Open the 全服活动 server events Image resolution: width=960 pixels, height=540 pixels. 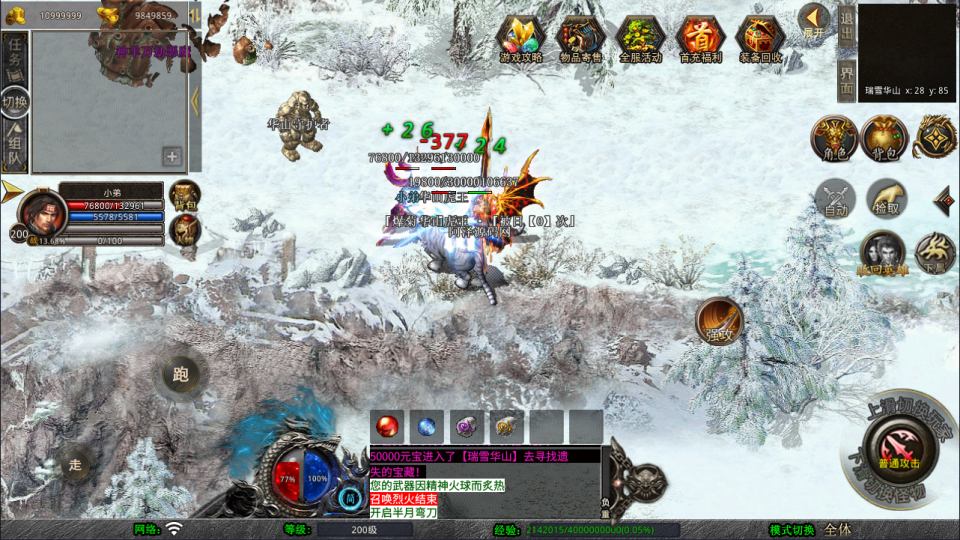[640, 37]
